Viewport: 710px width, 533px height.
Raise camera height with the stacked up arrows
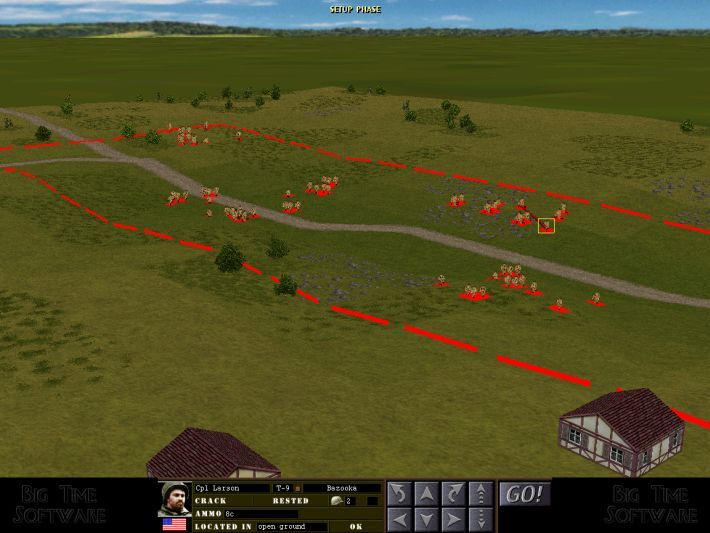click(481, 493)
